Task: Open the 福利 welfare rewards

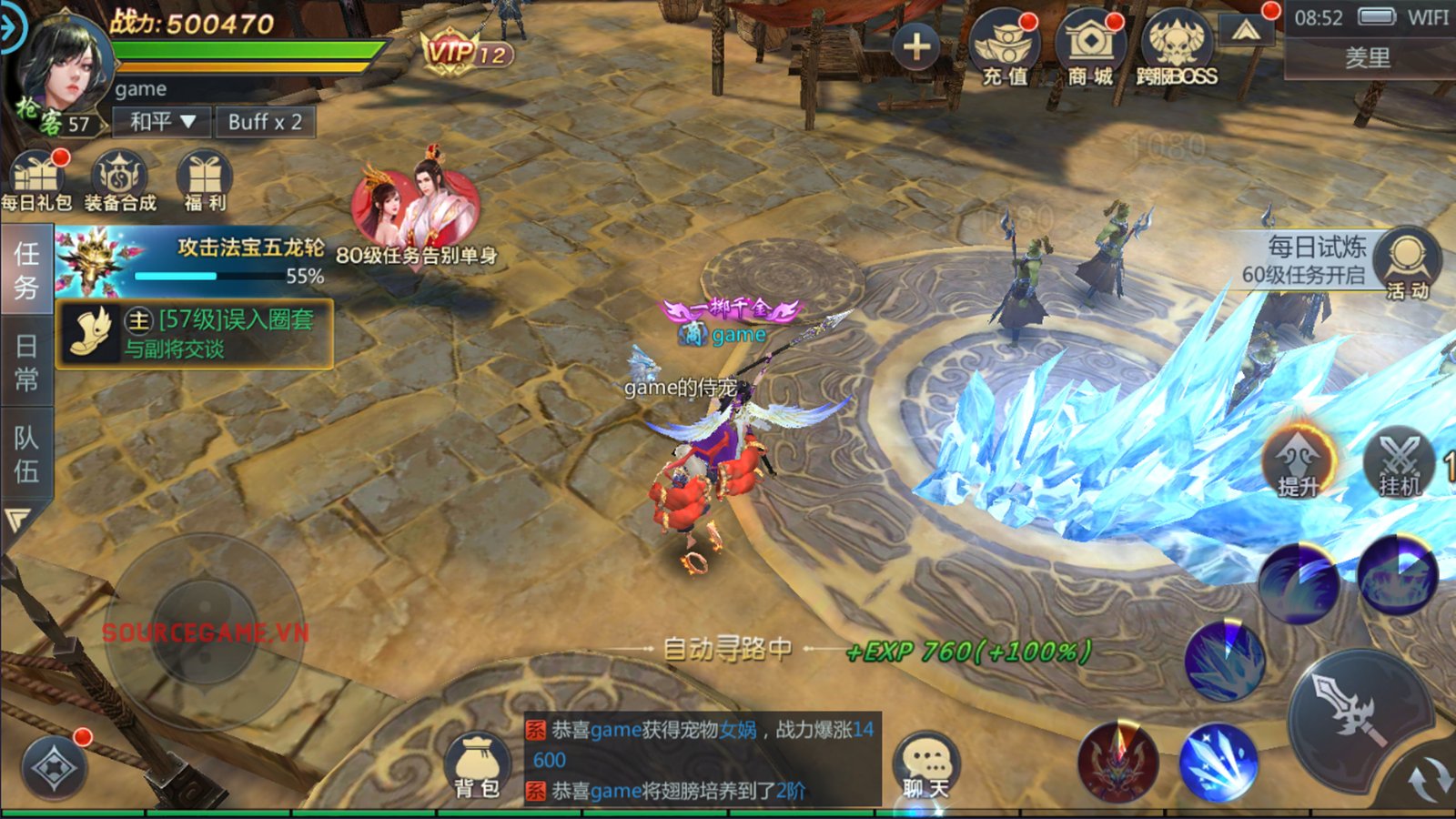Action: (205, 181)
